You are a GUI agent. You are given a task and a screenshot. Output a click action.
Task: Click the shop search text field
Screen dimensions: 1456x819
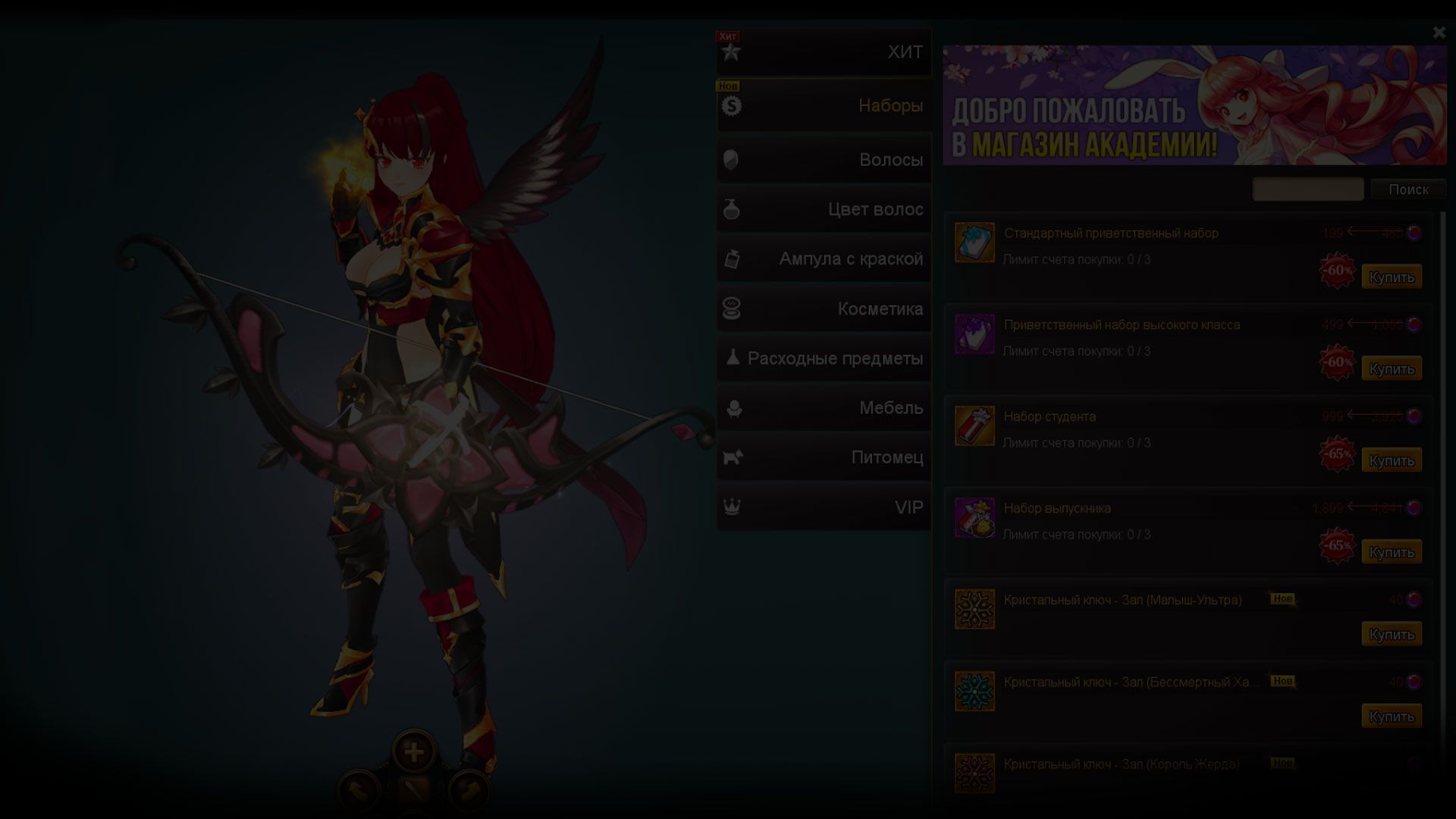1307,190
